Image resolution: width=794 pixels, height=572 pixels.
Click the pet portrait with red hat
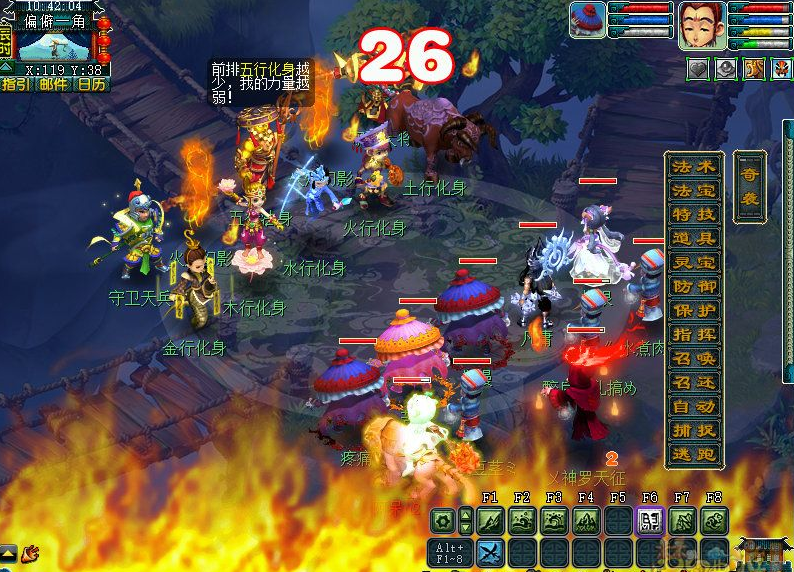click(x=587, y=21)
